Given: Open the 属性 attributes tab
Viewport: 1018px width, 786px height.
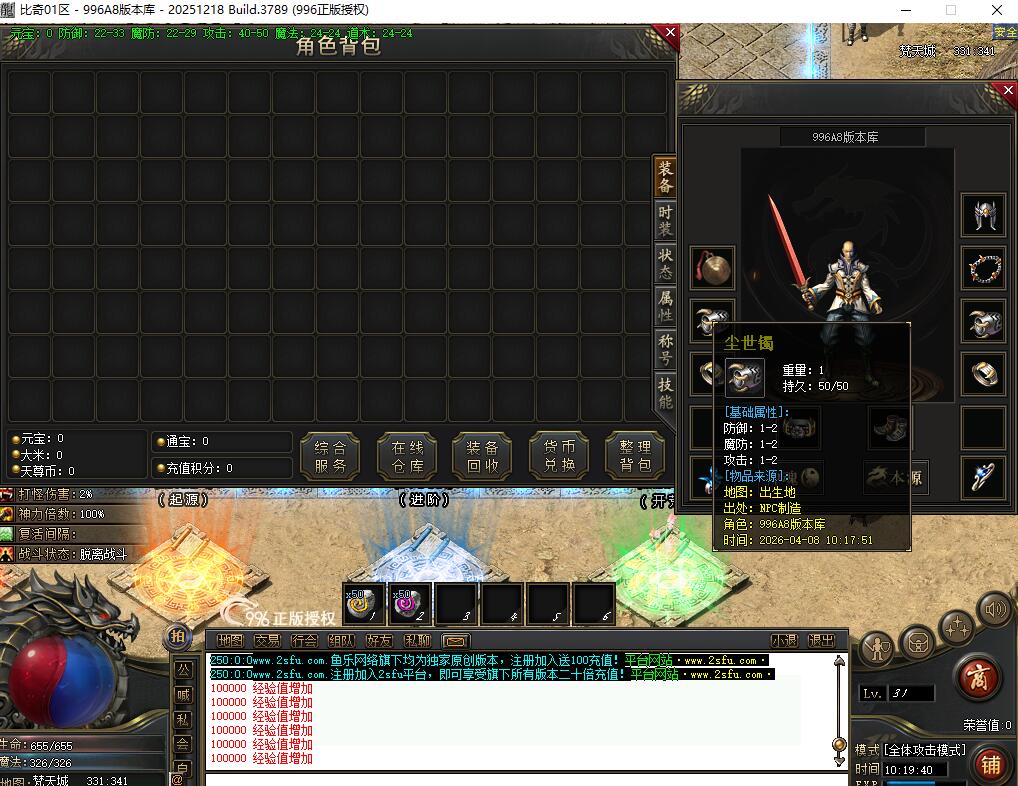Looking at the screenshot, I should pyautogui.click(x=665, y=306).
